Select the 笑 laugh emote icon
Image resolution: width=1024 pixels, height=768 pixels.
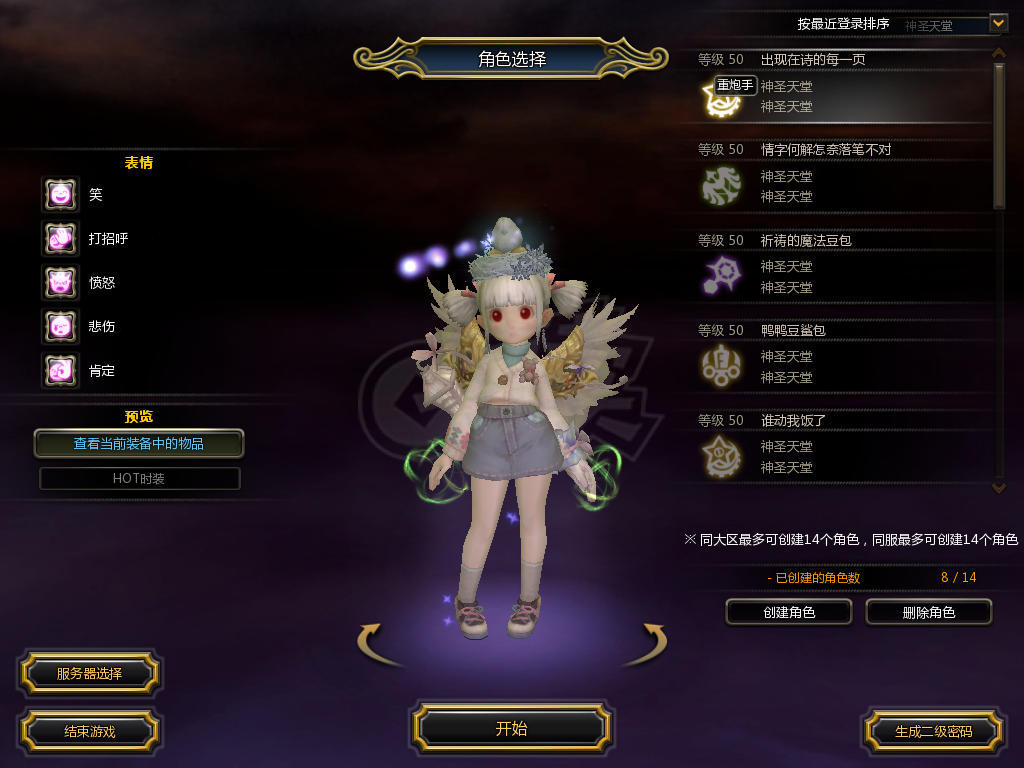(60, 195)
